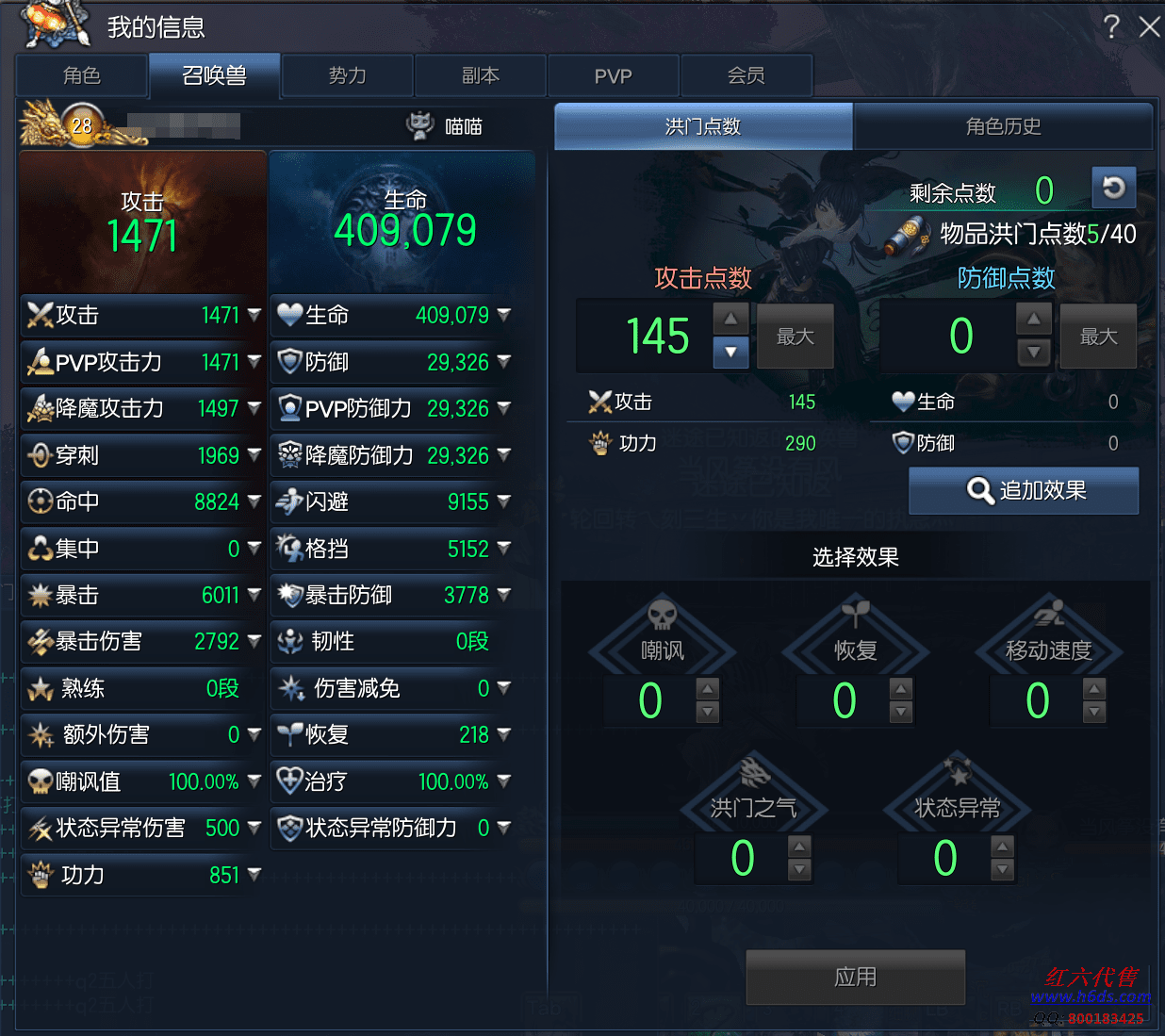Reset points with the refresh arrow button
The image size is (1165, 1036).
(1113, 188)
